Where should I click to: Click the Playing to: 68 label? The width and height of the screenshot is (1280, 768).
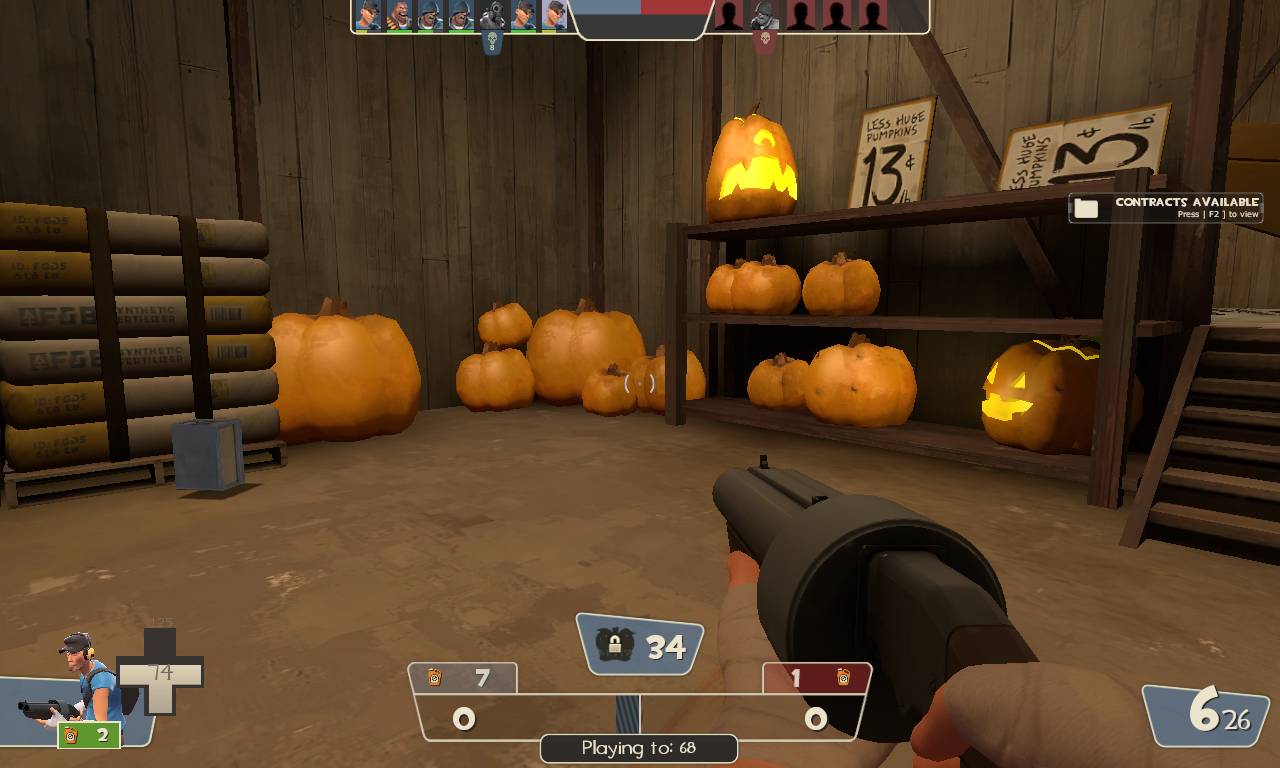(639, 747)
